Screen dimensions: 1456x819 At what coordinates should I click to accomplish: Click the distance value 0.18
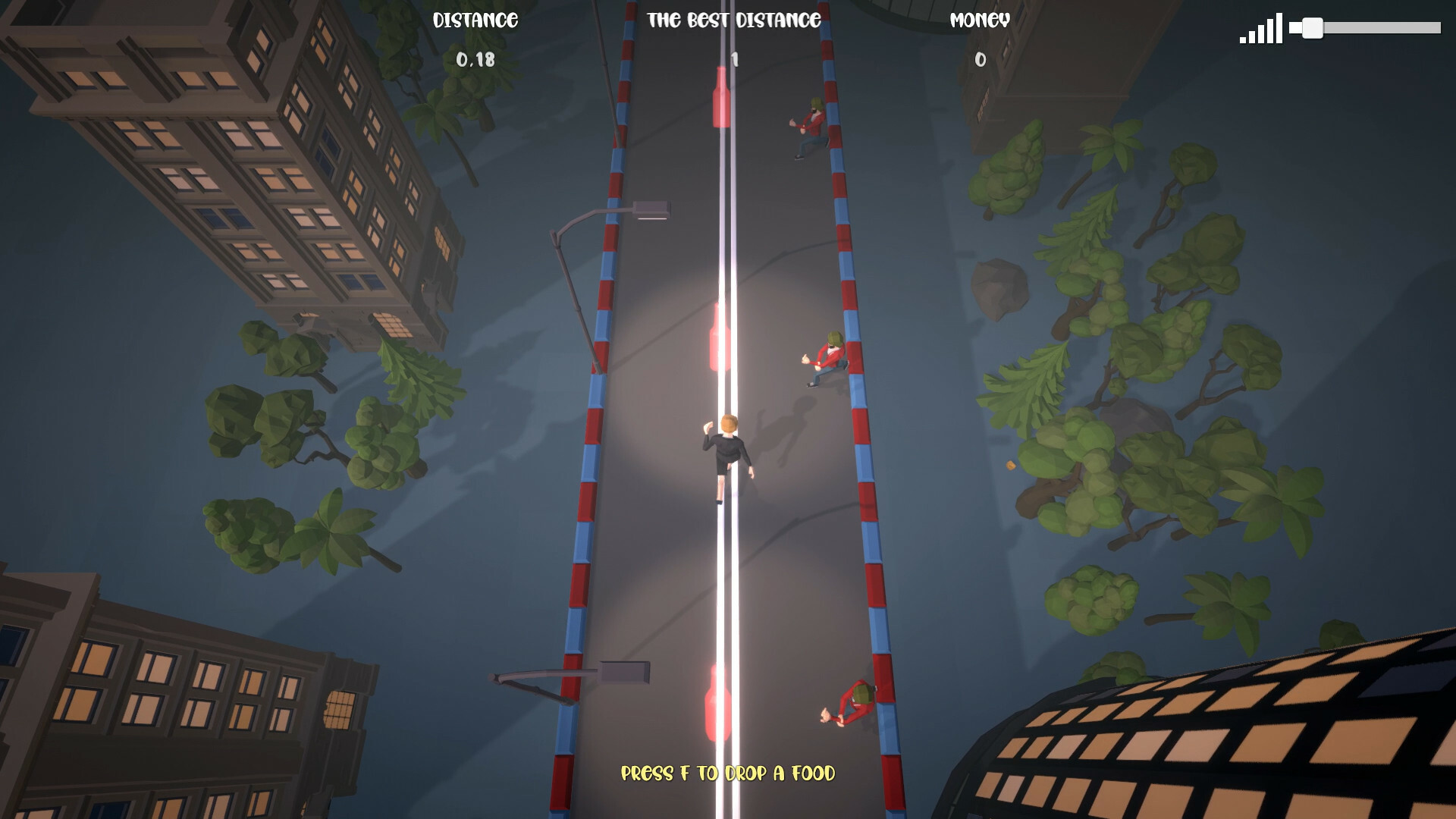pos(474,58)
